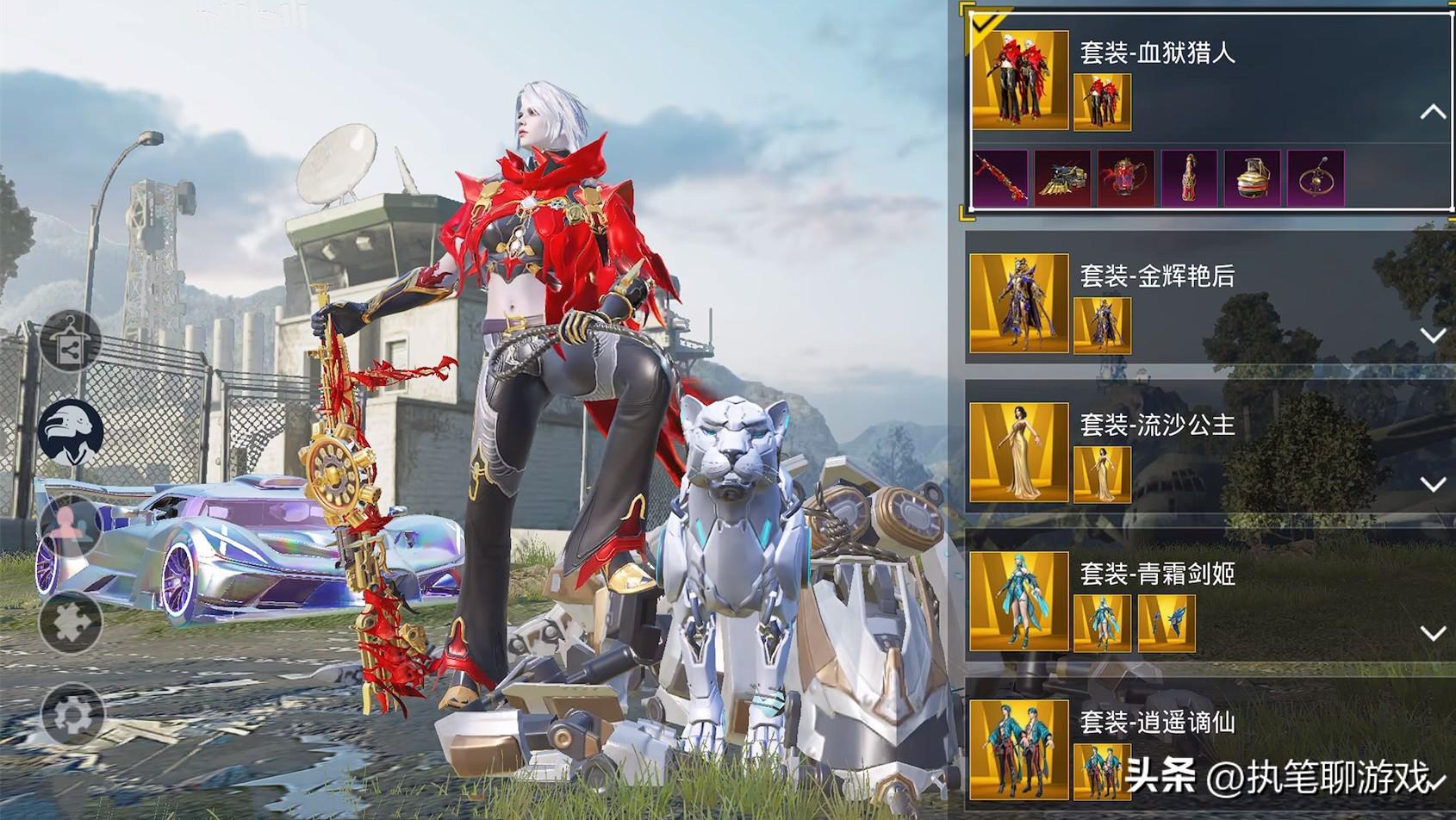Open the two-person silhouette icon
The width and height of the screenshot is (1456, 820).
[71, 525]
